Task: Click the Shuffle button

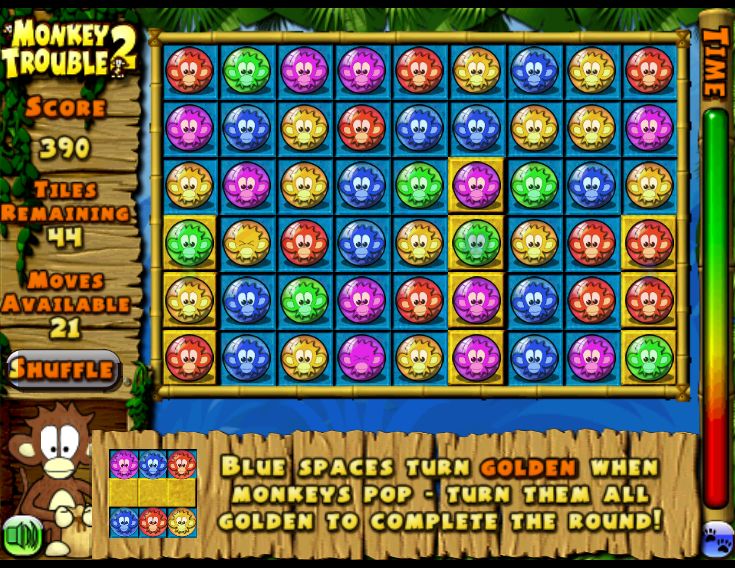Action: coord(63,369)
